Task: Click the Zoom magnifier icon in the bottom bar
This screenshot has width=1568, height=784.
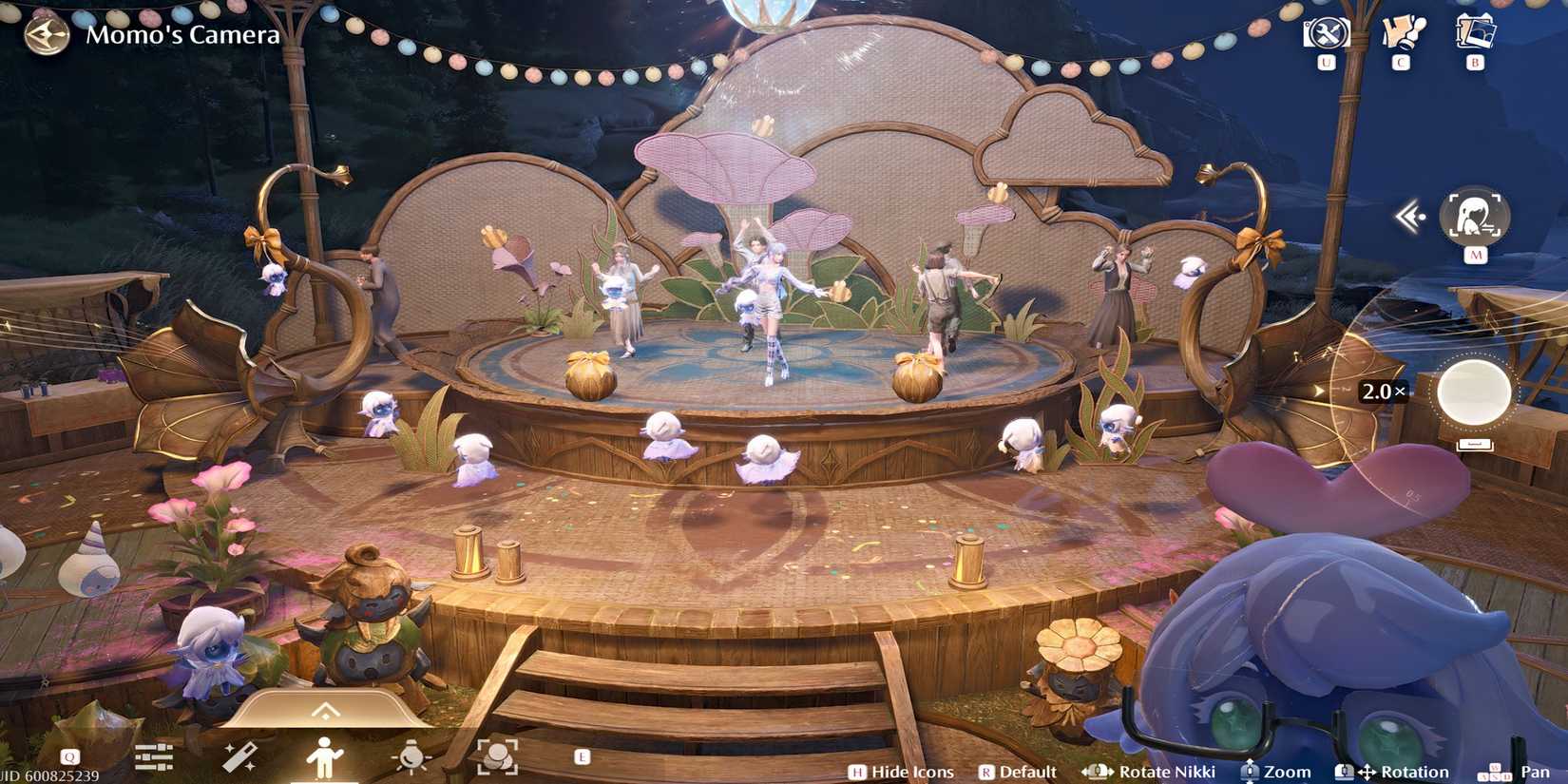Action: coord(1248,772)
